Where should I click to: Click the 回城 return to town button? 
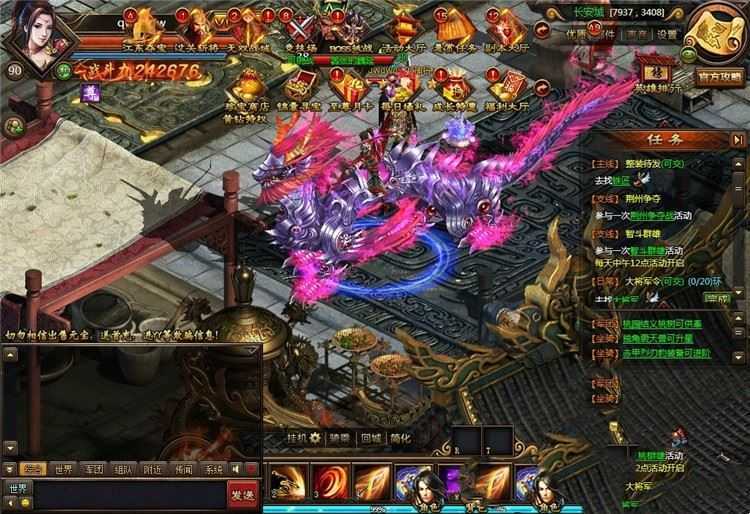pyautogui.click(x=371, y=437)
